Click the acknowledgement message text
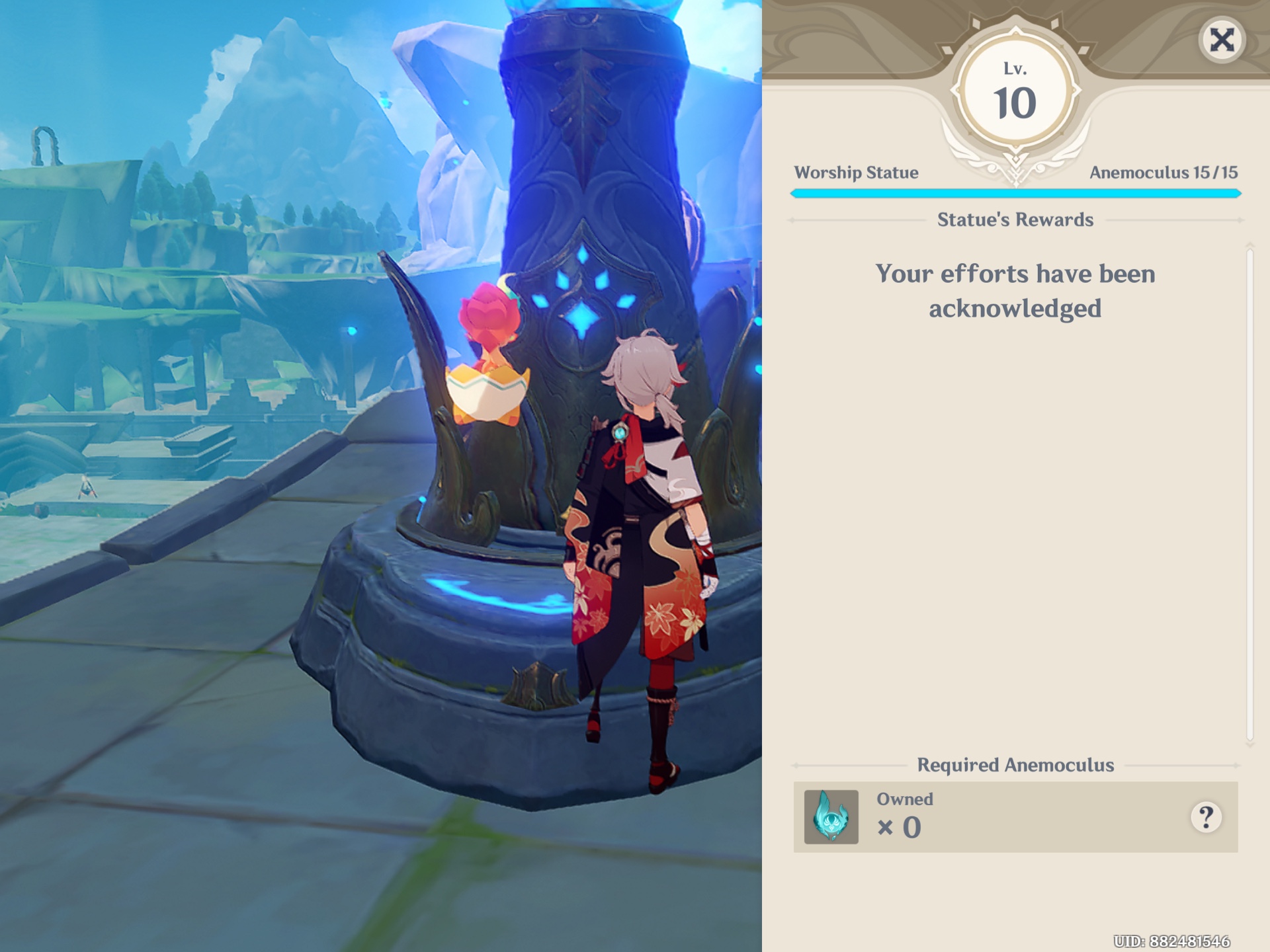The image size is (1270, 952). coord(1017,291)
